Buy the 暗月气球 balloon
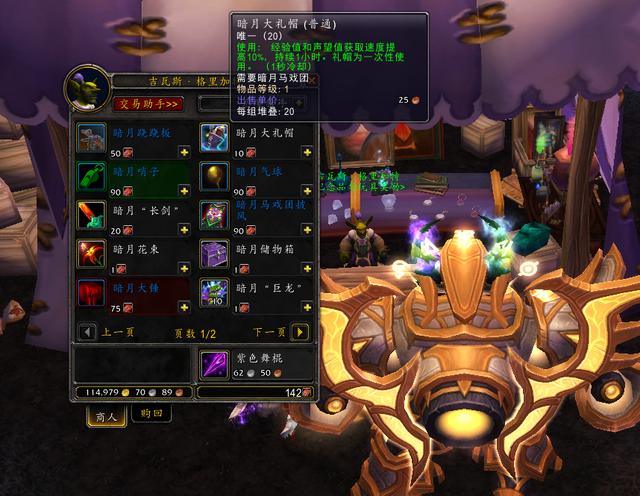Image resolution: width=640 pixels, height=496 pixels. (x=214, y=176)
